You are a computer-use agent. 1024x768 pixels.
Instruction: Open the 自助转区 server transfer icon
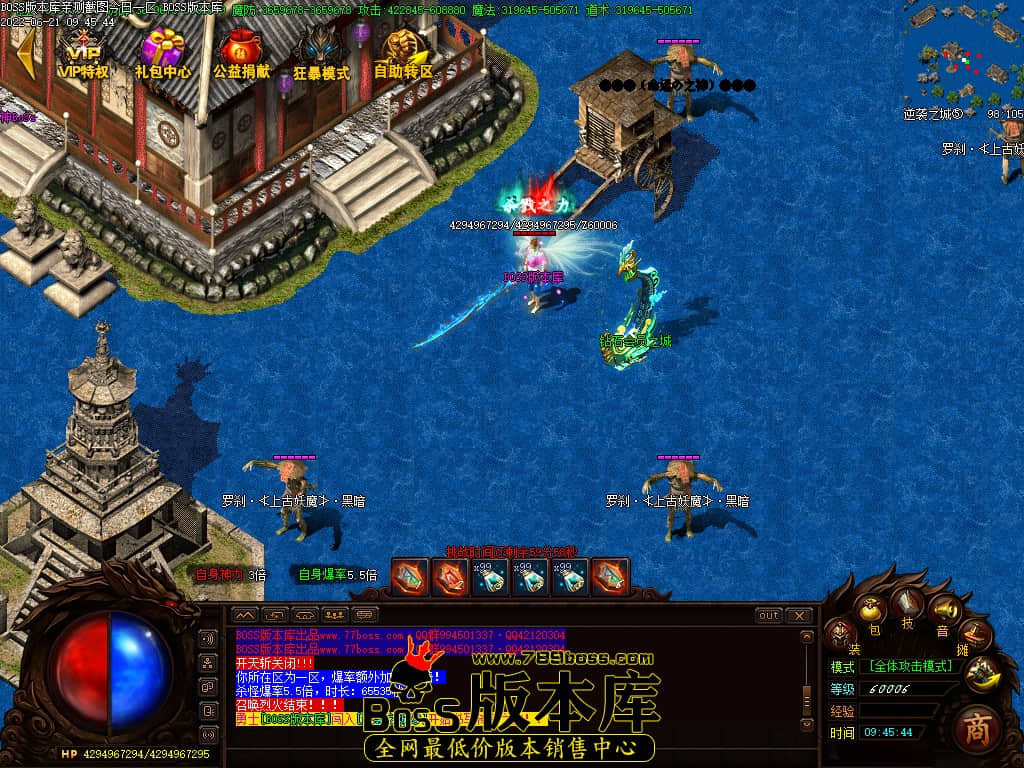point(403,53)
